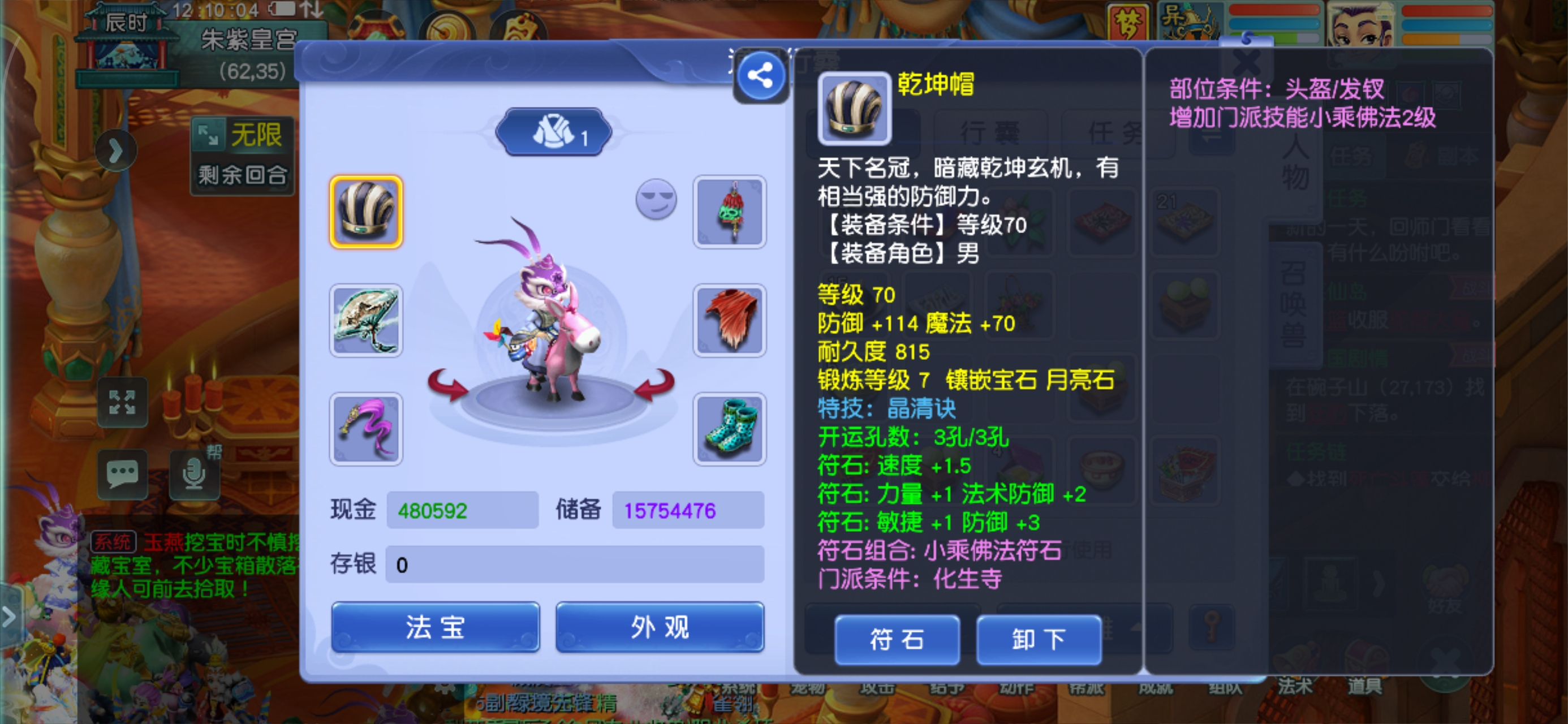1568x724 pixels.
Task: Open the chat message icon on the left
Action: pos(123,474)
